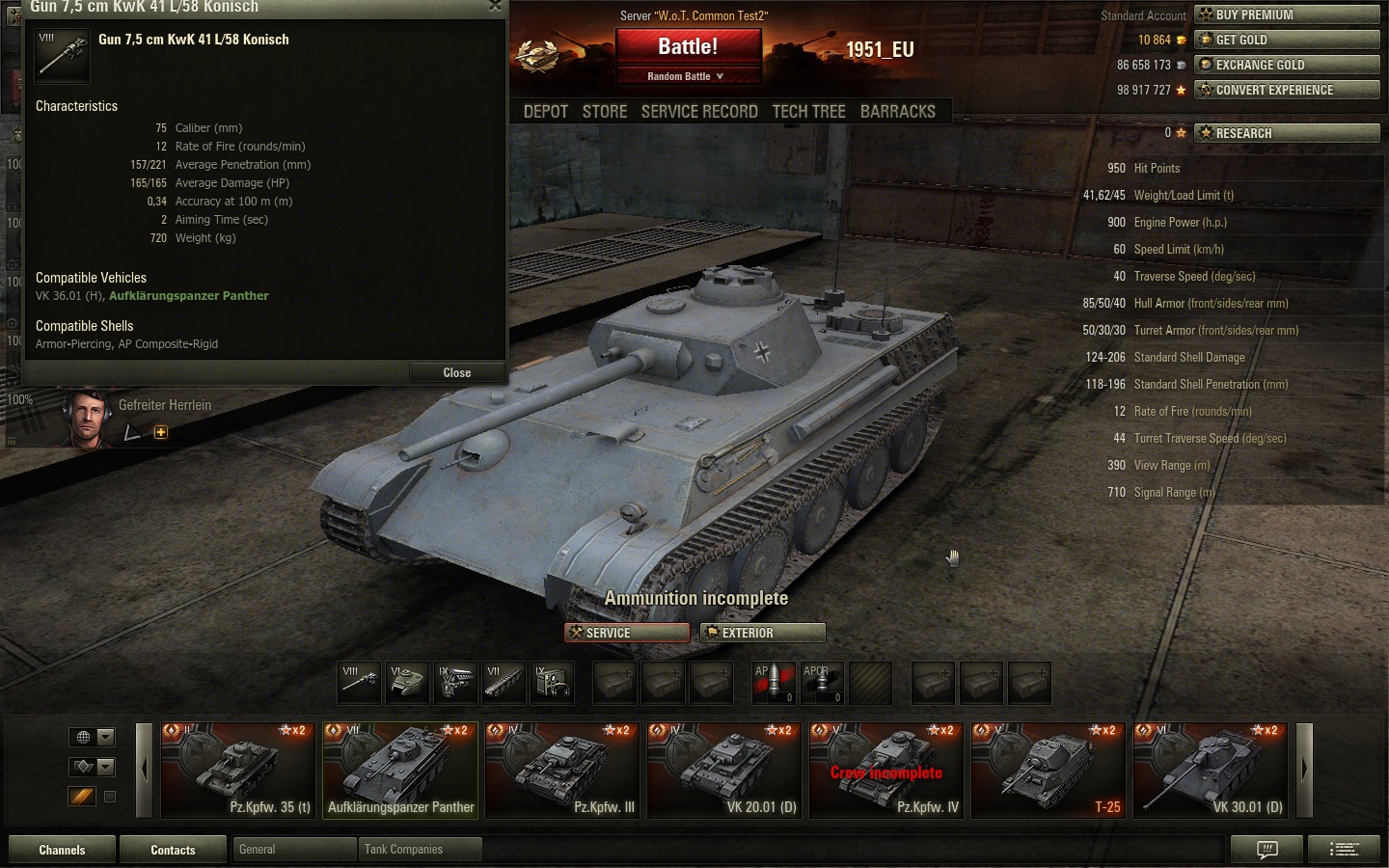Click the Get Gold button
The height and width of the screenshot is (868, 1389).
tap(1287, 40)
